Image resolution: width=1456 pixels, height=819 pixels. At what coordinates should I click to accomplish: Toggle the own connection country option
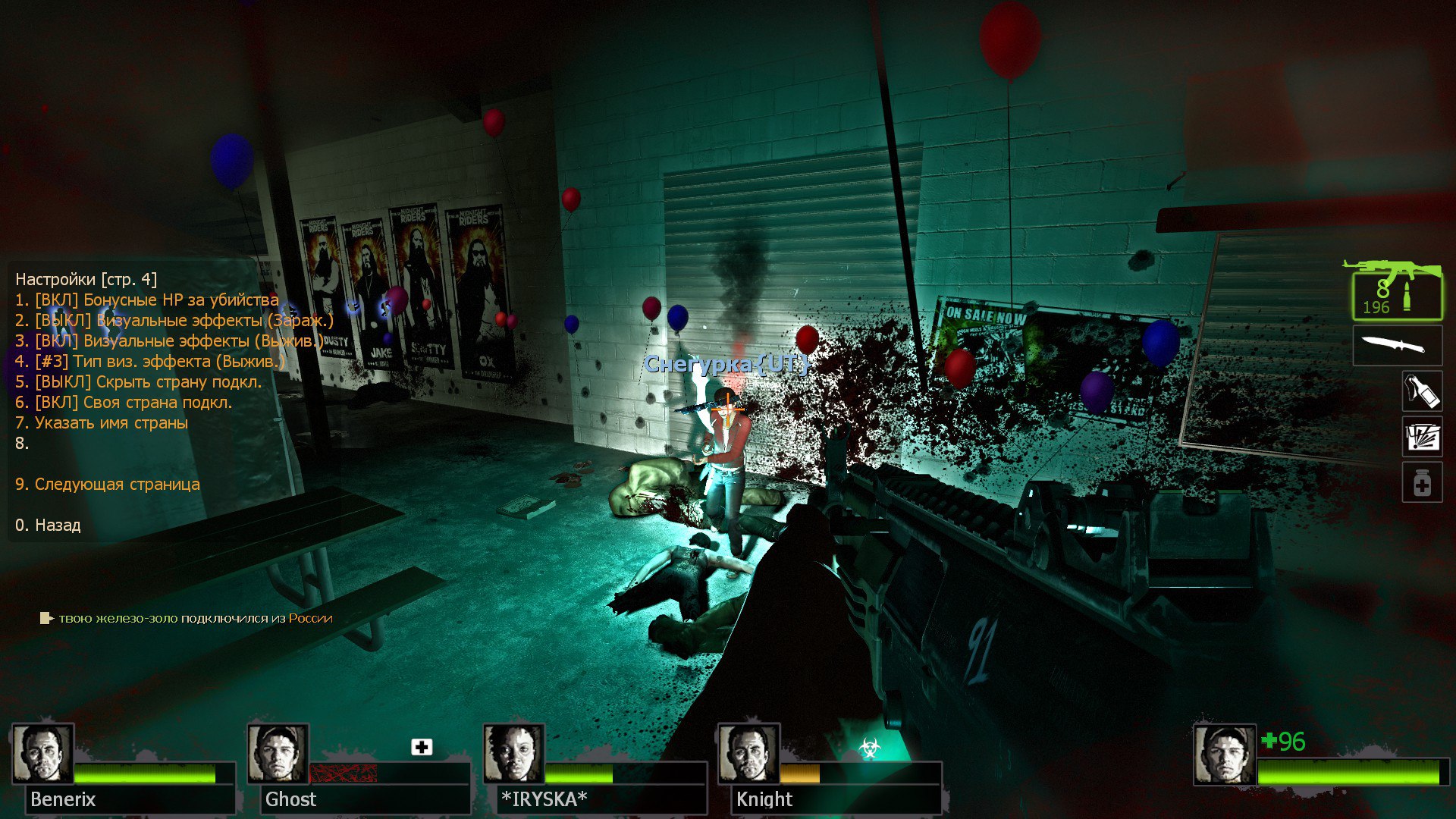[x=124, y=403]
